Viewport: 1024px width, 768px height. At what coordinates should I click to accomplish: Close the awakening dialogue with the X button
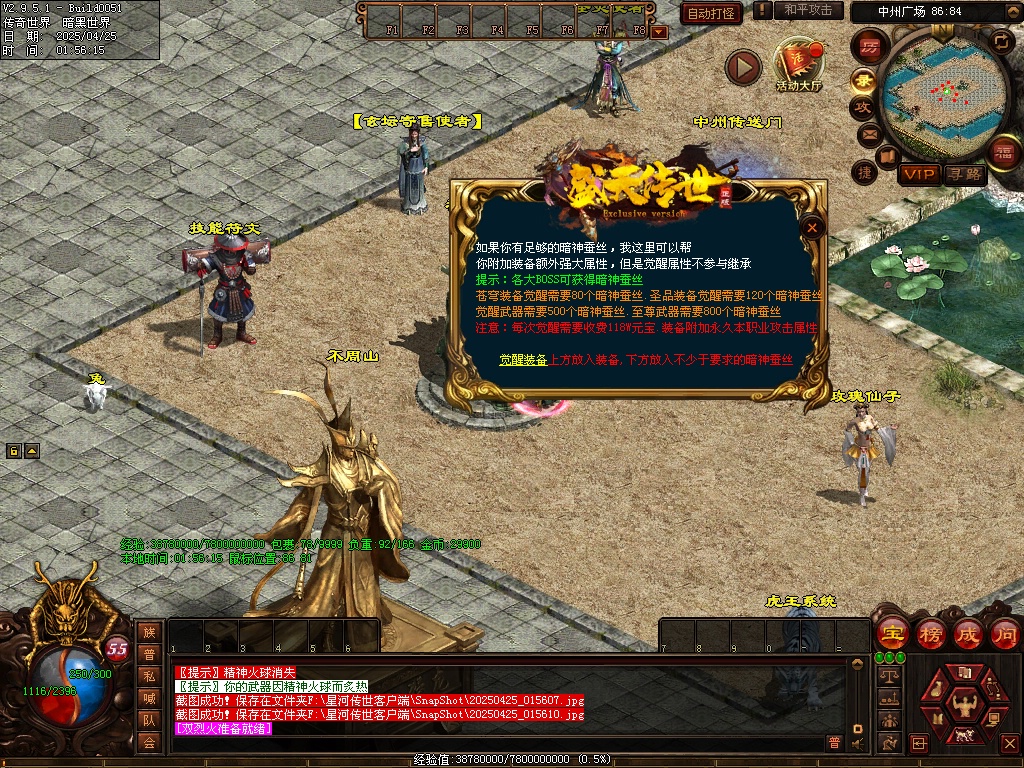(813, 227)
